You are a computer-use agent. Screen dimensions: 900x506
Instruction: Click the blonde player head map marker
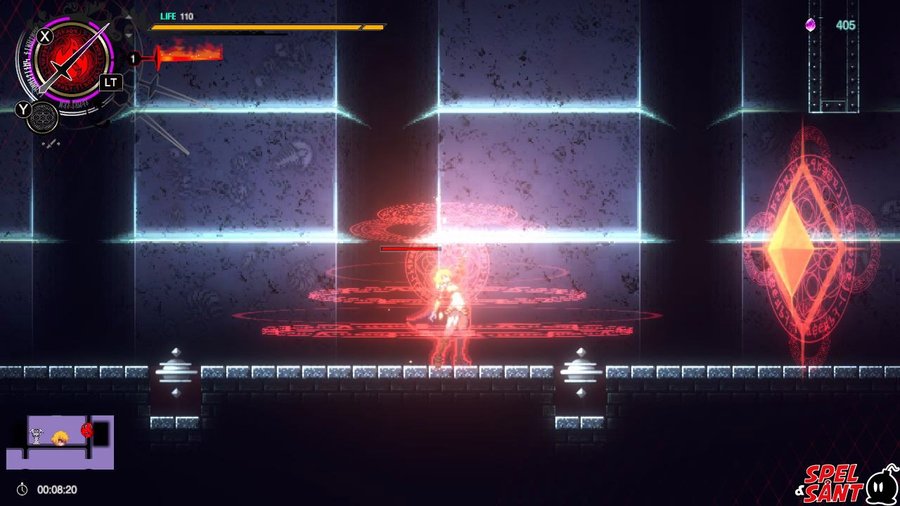60,436
